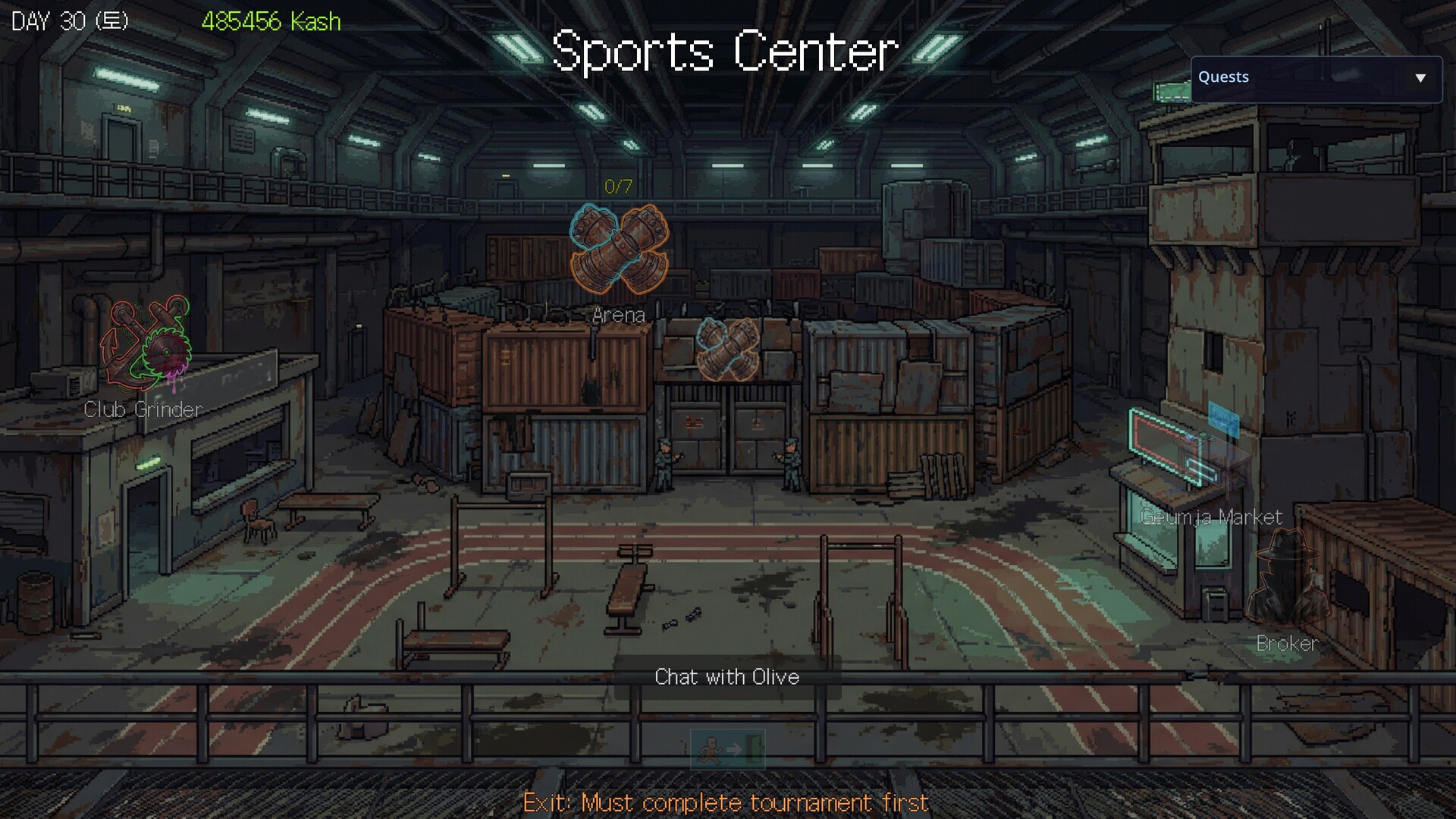The width and height of the screenshot is (1456, 819).
Task: Click the Club Grinder sign text label
Action: [144, 409]
